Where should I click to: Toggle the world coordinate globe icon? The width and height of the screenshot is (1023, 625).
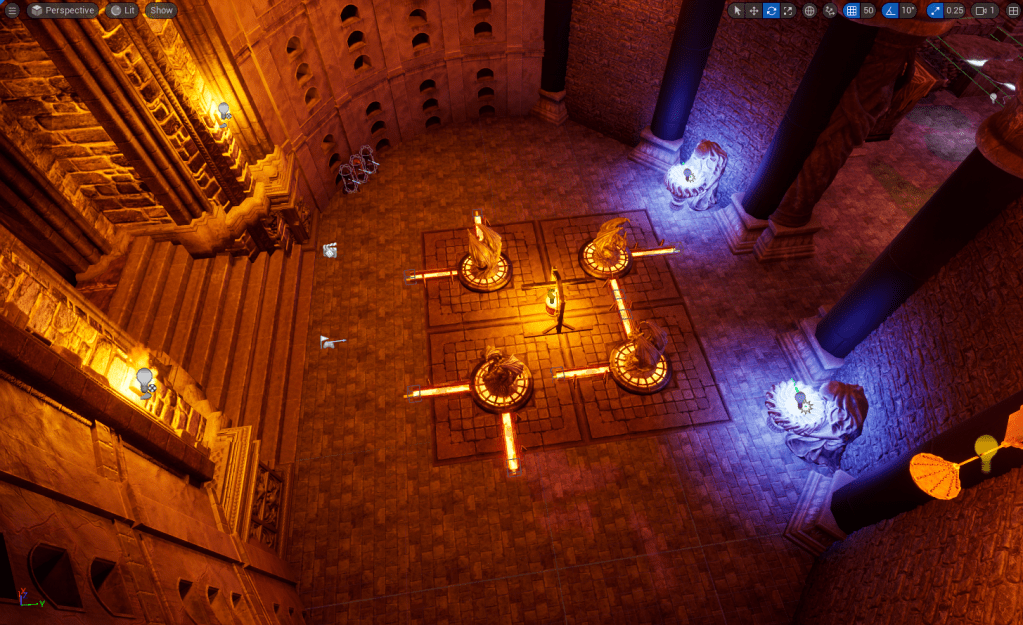(x=810, y=11)
